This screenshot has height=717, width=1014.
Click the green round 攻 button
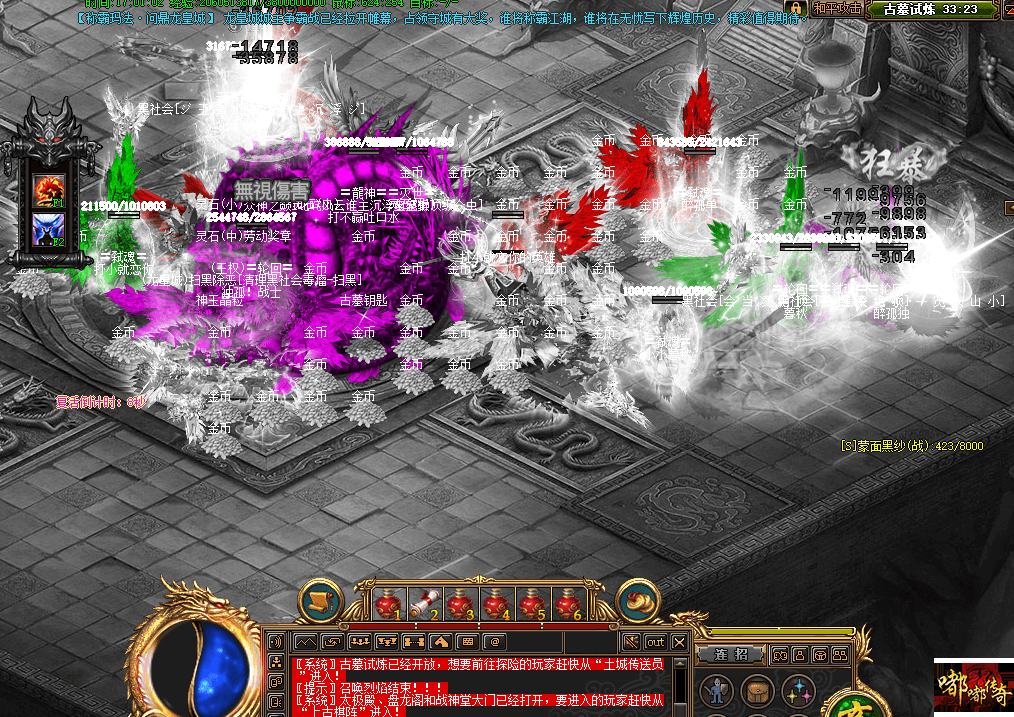pos(852,708)
